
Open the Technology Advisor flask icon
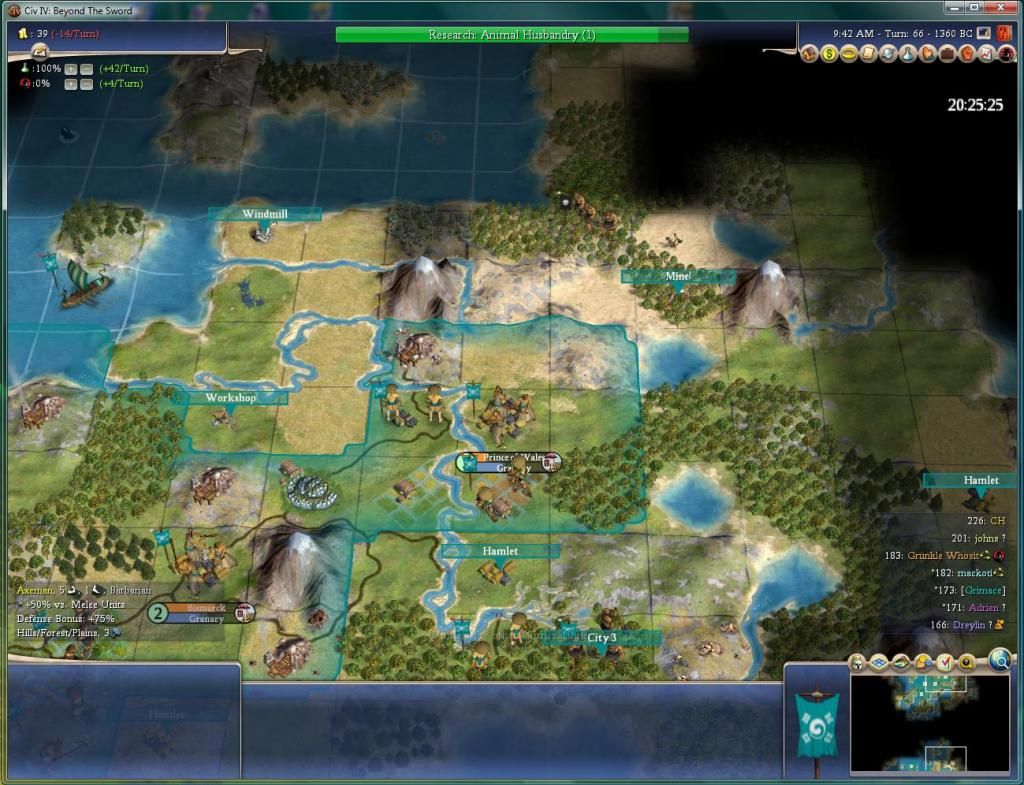pos(906,54)
